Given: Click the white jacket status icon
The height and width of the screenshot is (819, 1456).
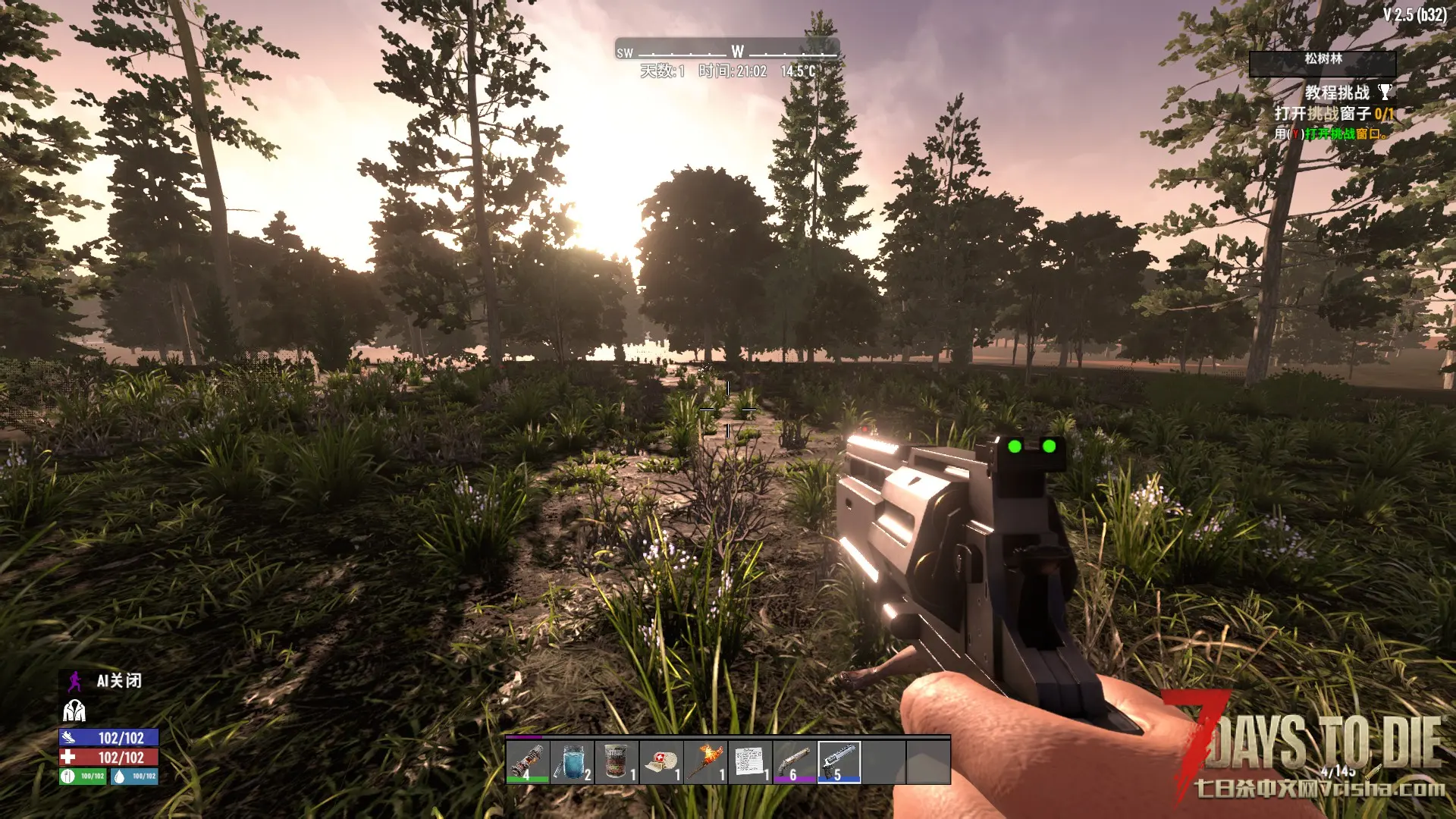Looking at the screenshot, I should (x=74, y=711).
